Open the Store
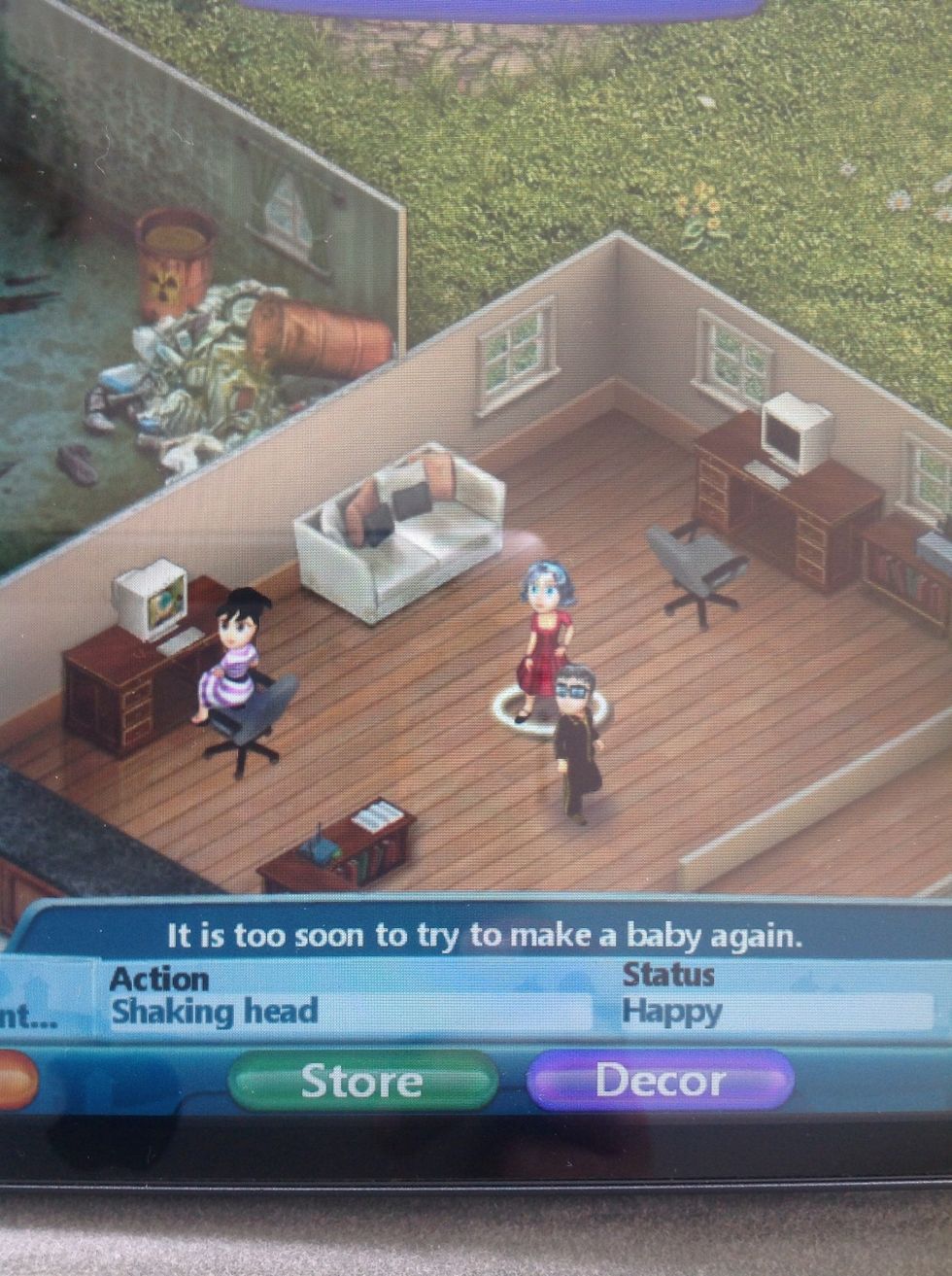The height and width of the screenshot is (1276, 952). (362, 1081)
